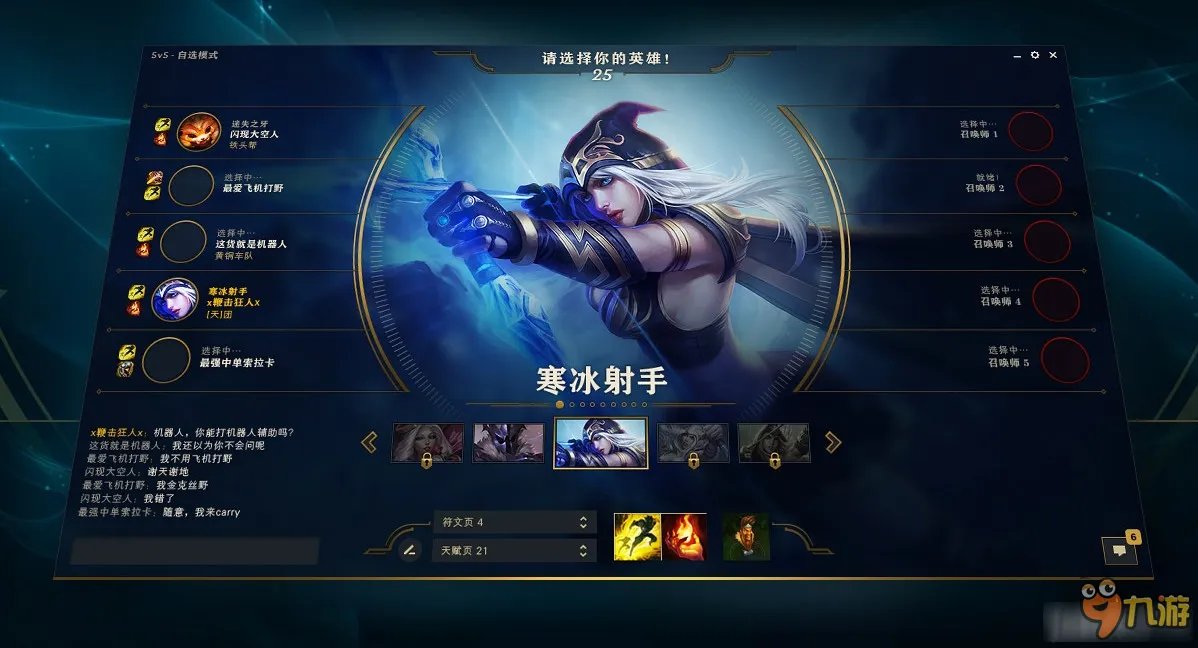Choose the dark armored skin thumbnail
This screenshot has width=1198, height=648.
[508, 442]
